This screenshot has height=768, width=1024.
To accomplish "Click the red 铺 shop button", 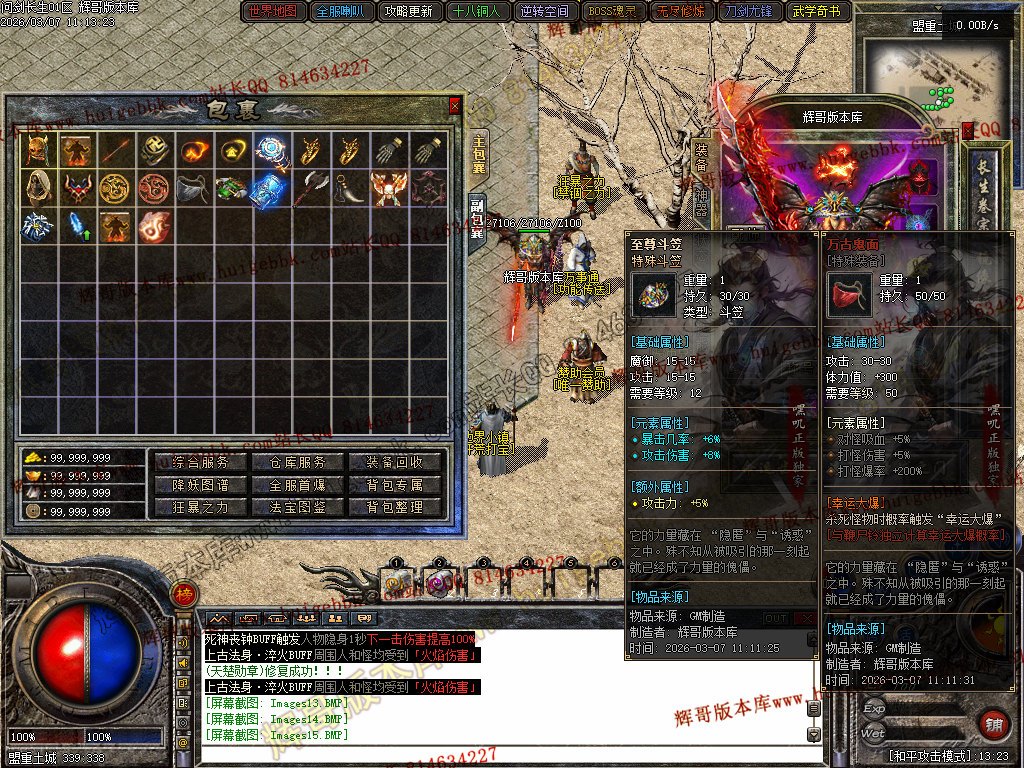I will coord(993,724).
